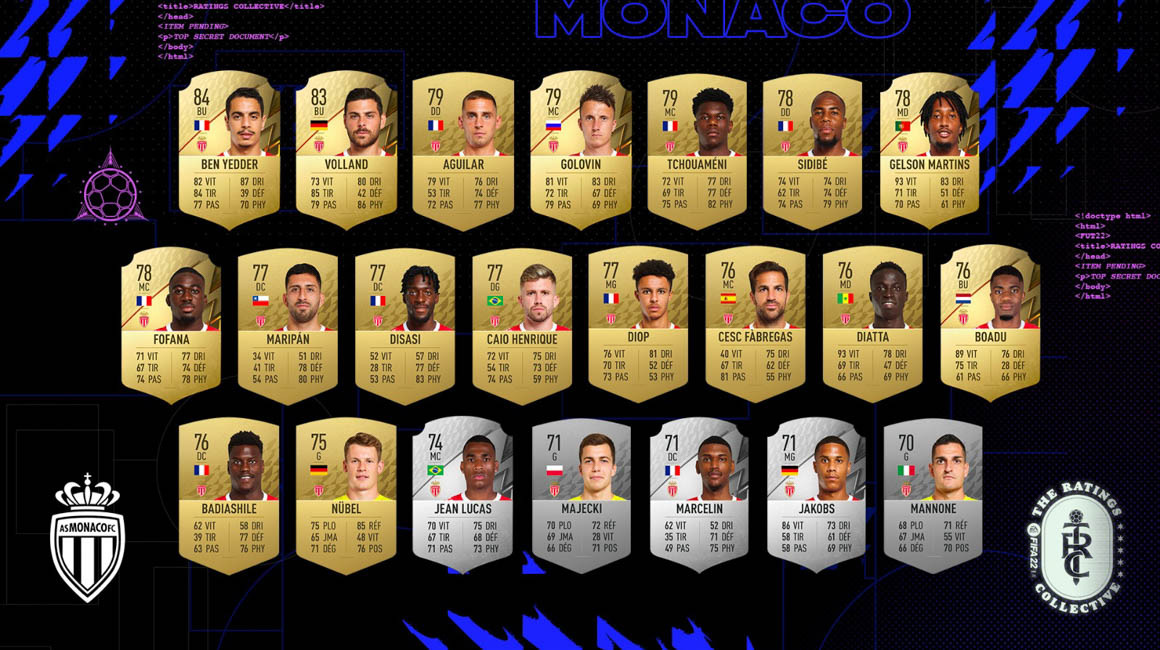The width and height of the screenshot is (1160, 650).
Task: Pick the Cesc Fàbregas card
Action: tap(755, 320)
